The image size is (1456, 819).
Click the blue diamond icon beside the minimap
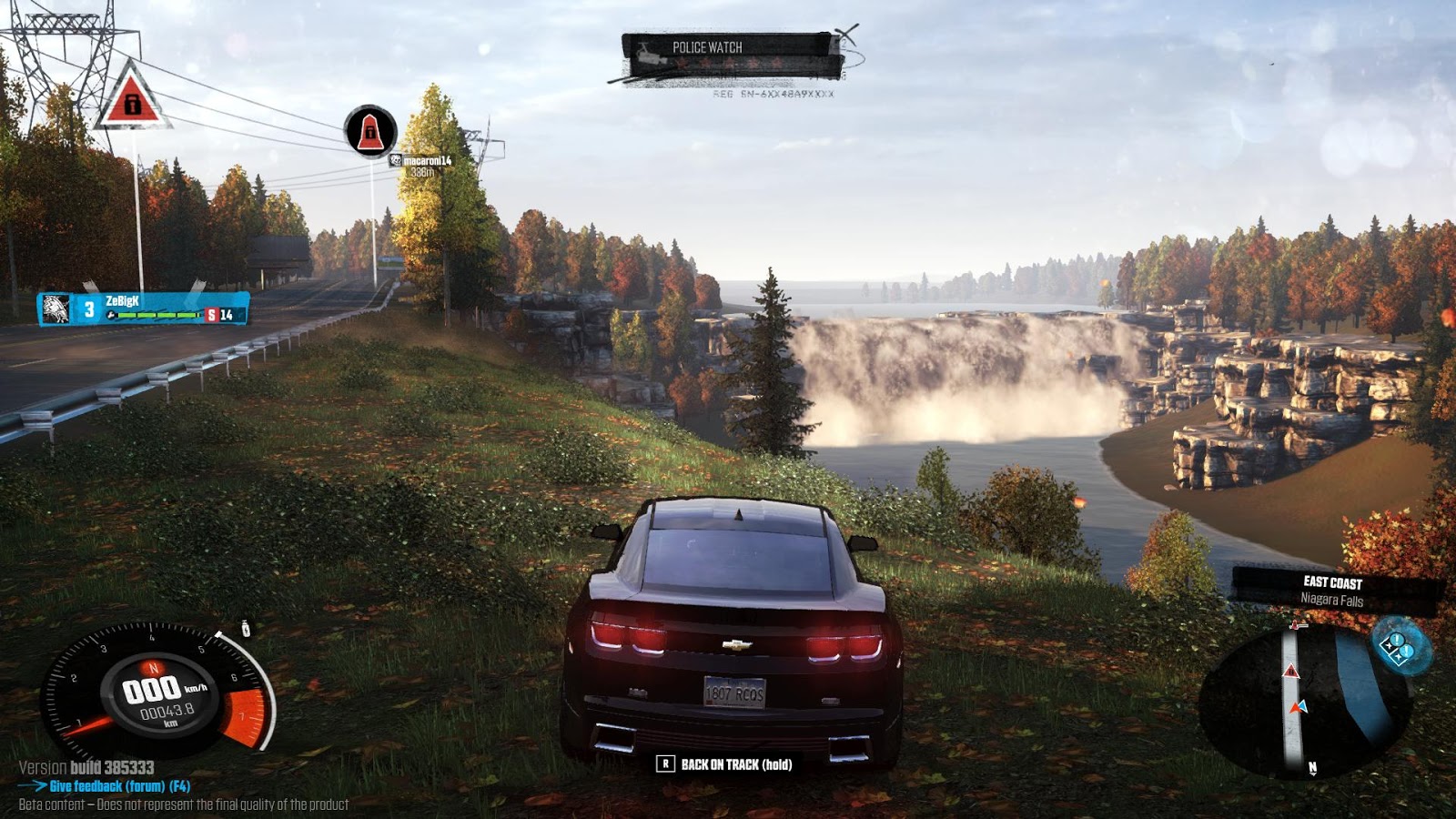click(x=1398, y=646)
